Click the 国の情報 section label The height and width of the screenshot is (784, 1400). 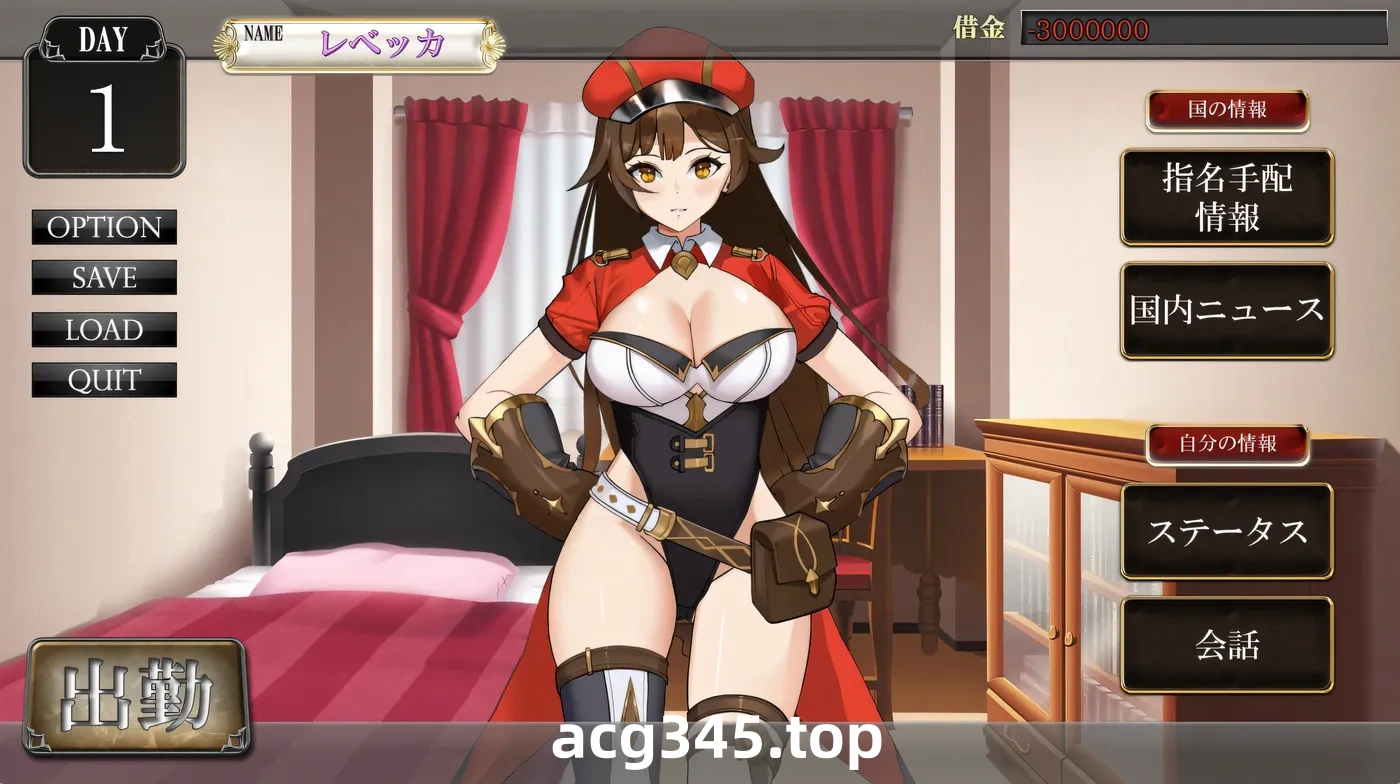[1228, 112]
